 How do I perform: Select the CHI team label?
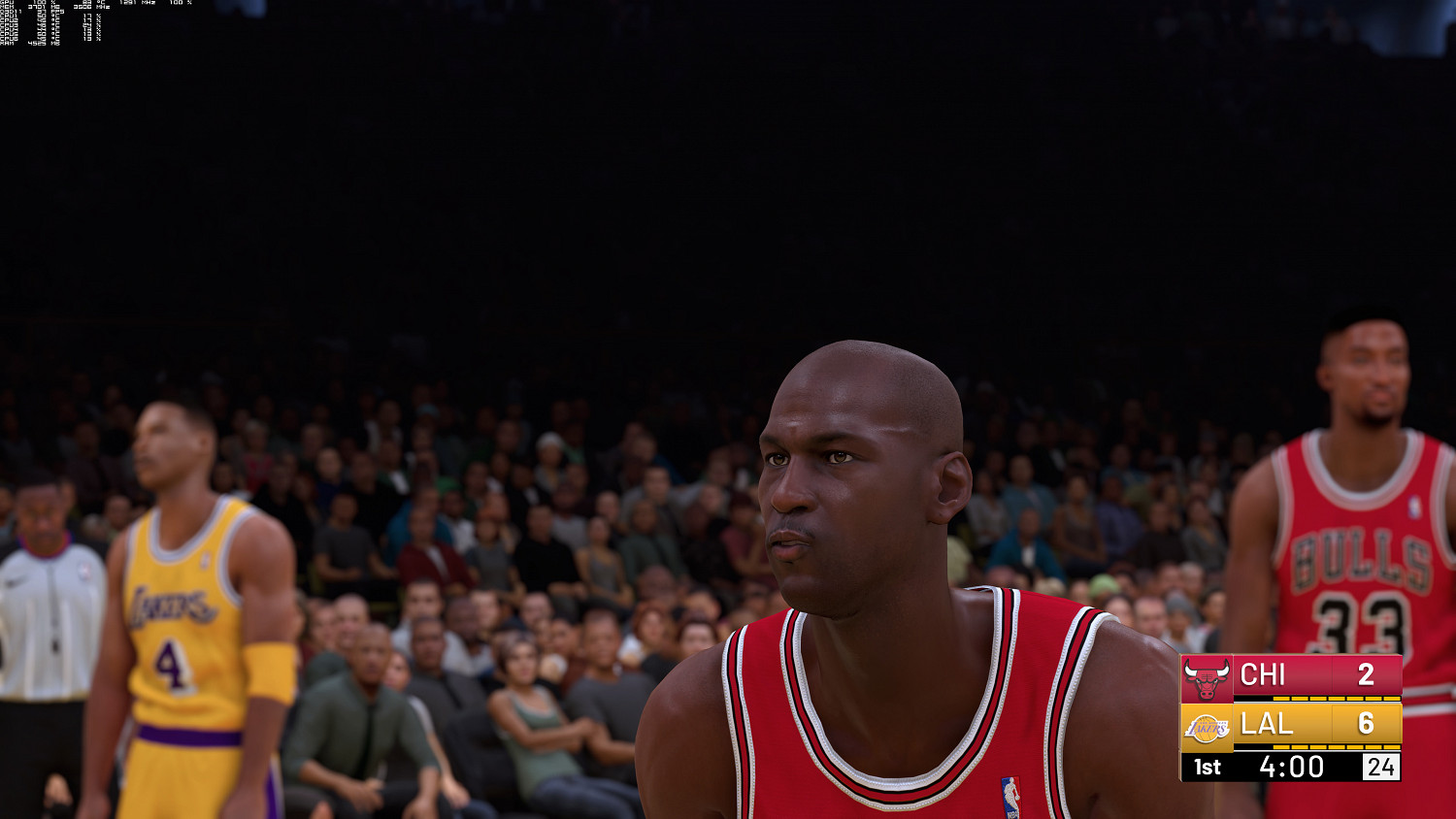1262,675
